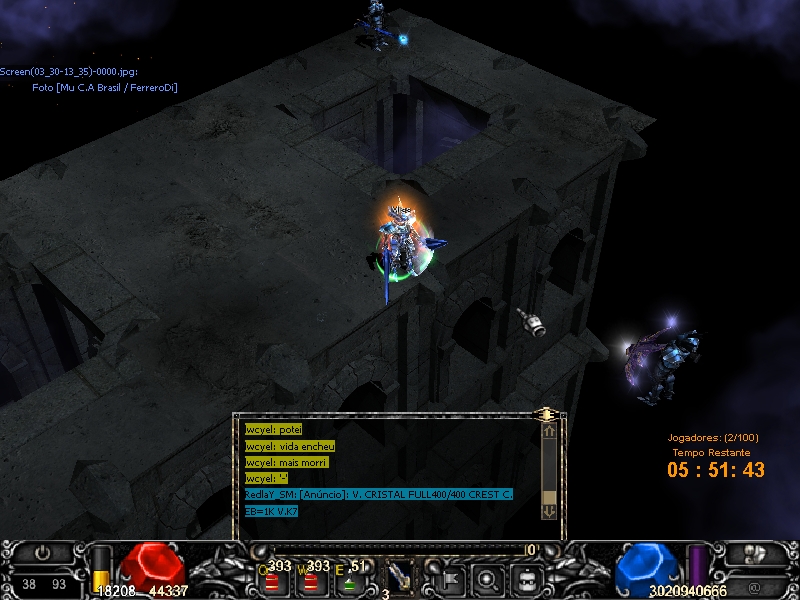Image resolution: width=800 pixels, height=600 pixels.
Task: Click the magnifier icon button
Action: [x=488, y=577]
